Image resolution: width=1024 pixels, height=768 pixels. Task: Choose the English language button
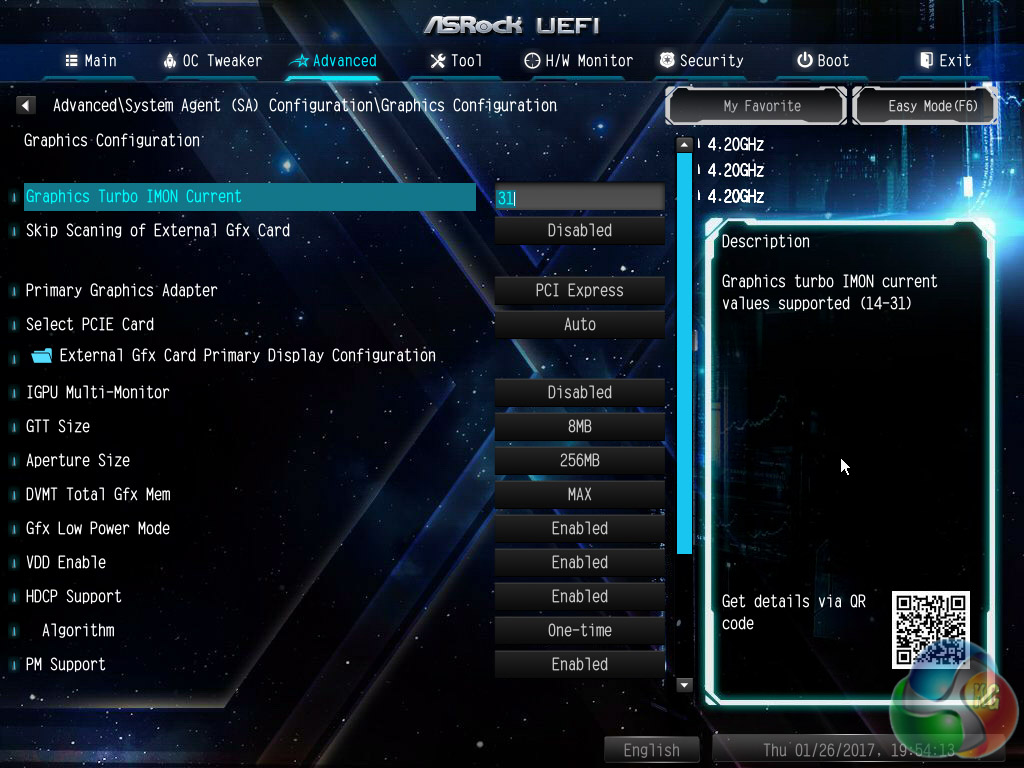pyautogui.click(x=651, y=750)
